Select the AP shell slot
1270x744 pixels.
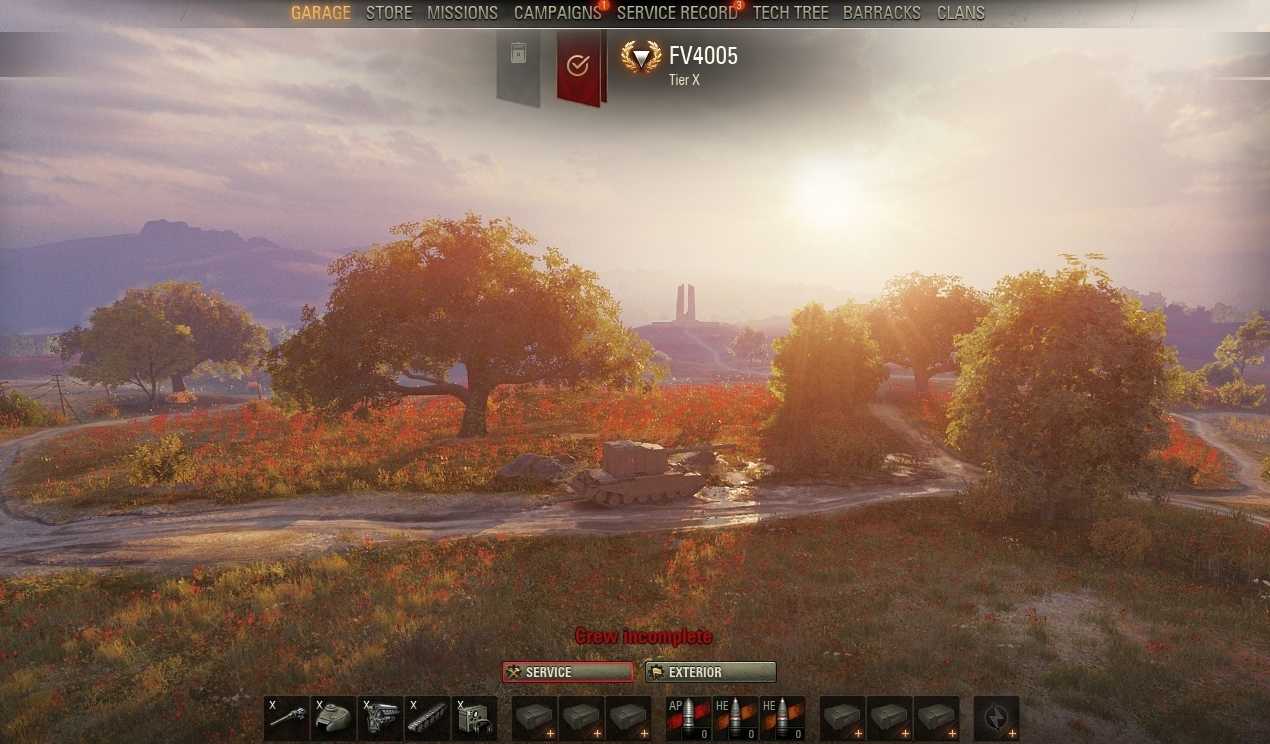688,718
